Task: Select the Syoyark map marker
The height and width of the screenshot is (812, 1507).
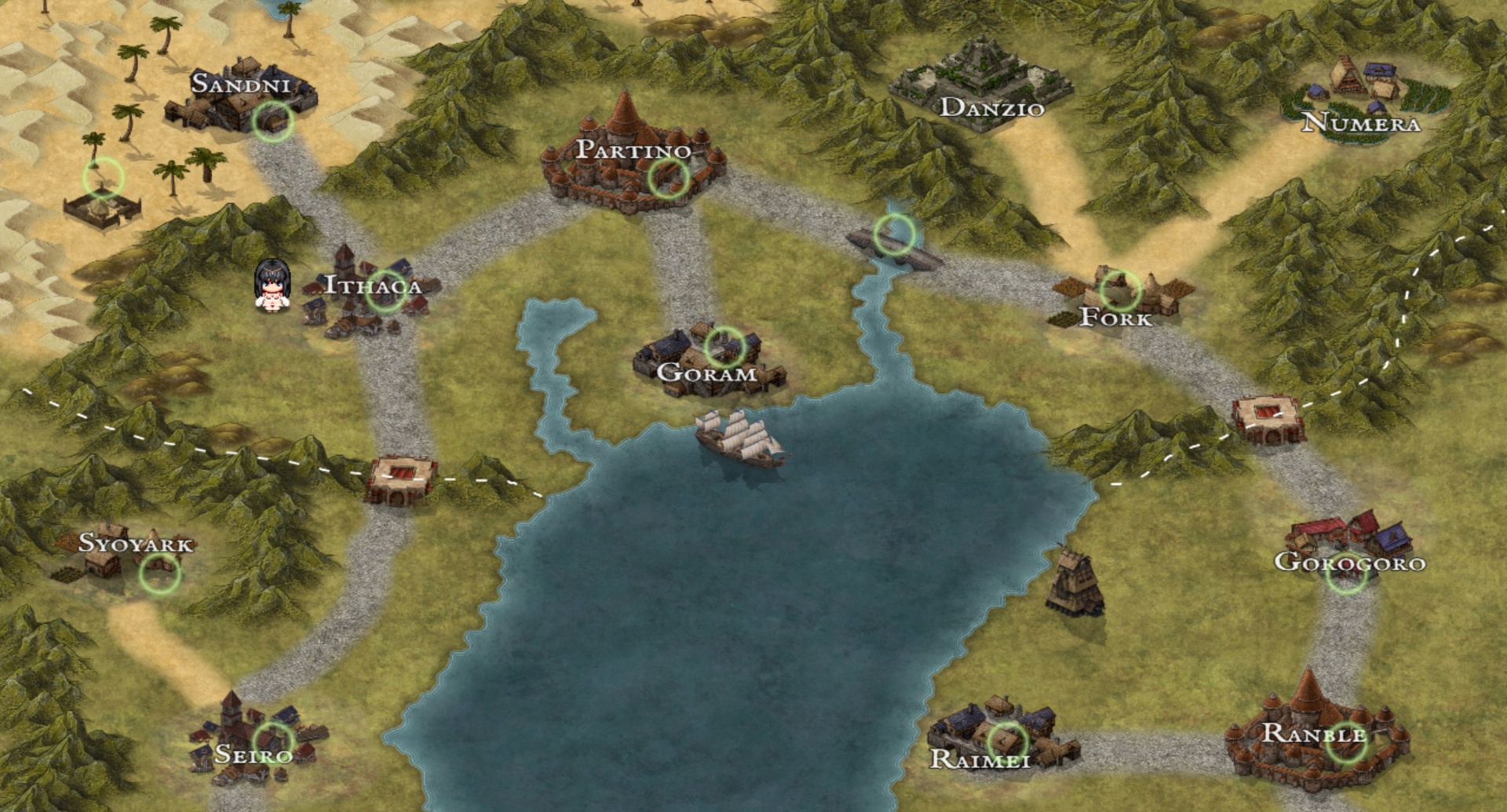Action: [159, 573]
